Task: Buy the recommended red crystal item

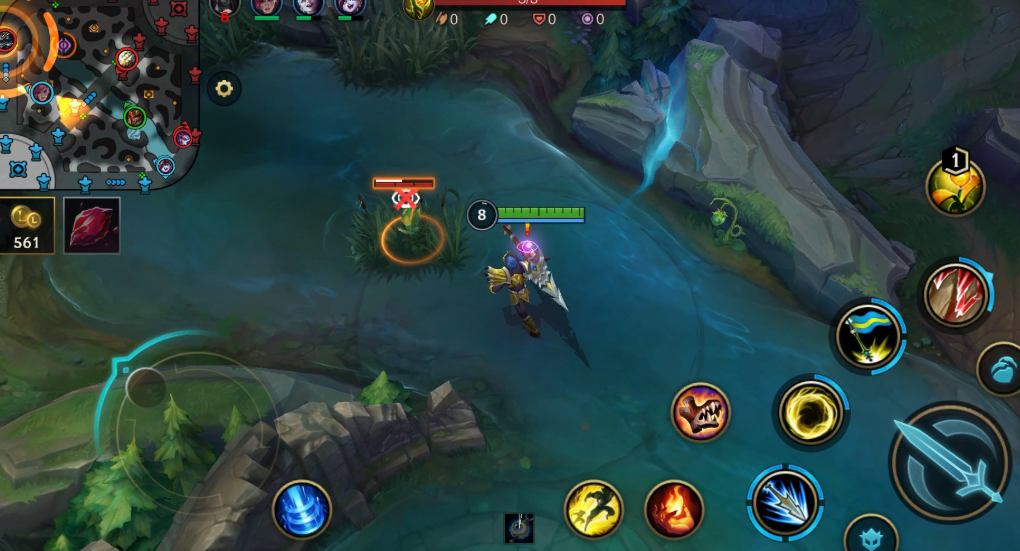Action: (x=92, y=225)
